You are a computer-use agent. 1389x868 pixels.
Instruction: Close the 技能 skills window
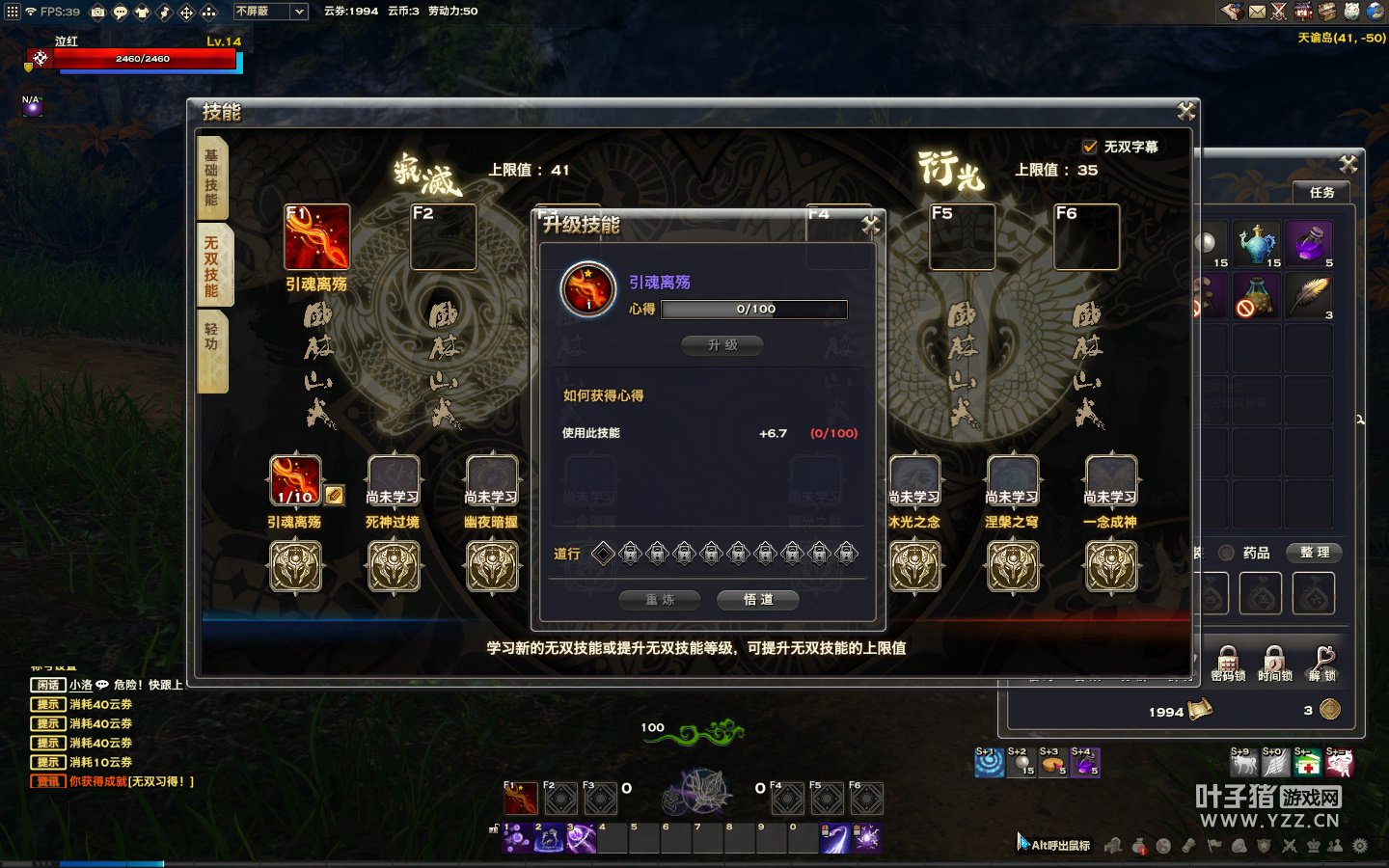point(1185,112)
